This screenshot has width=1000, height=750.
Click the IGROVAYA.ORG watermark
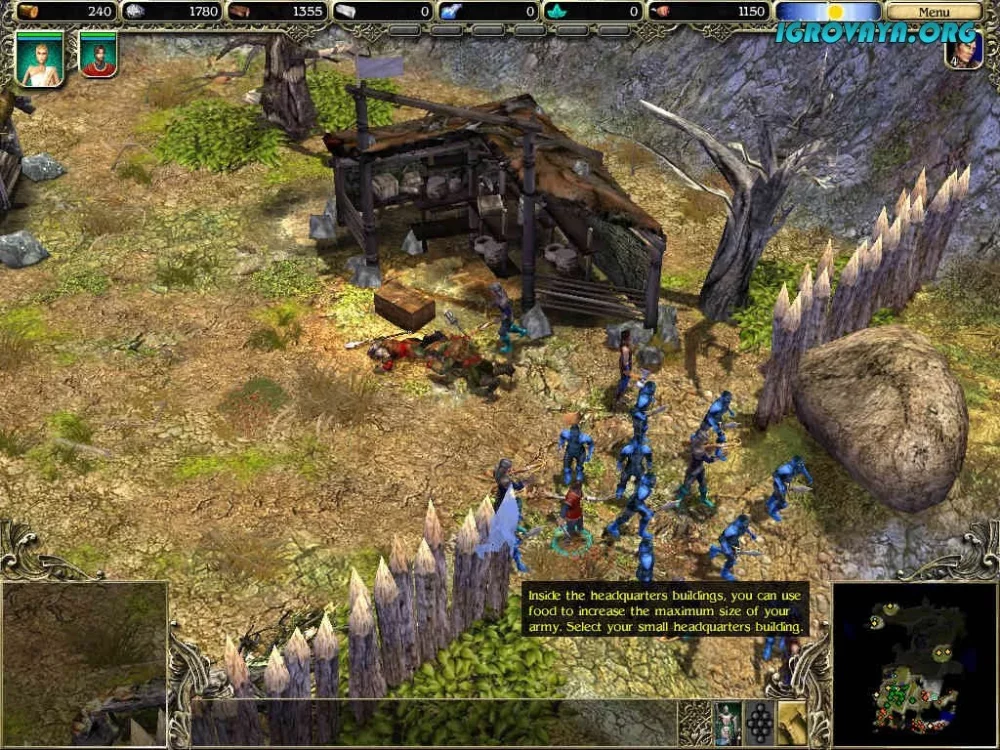pos(875,33)
